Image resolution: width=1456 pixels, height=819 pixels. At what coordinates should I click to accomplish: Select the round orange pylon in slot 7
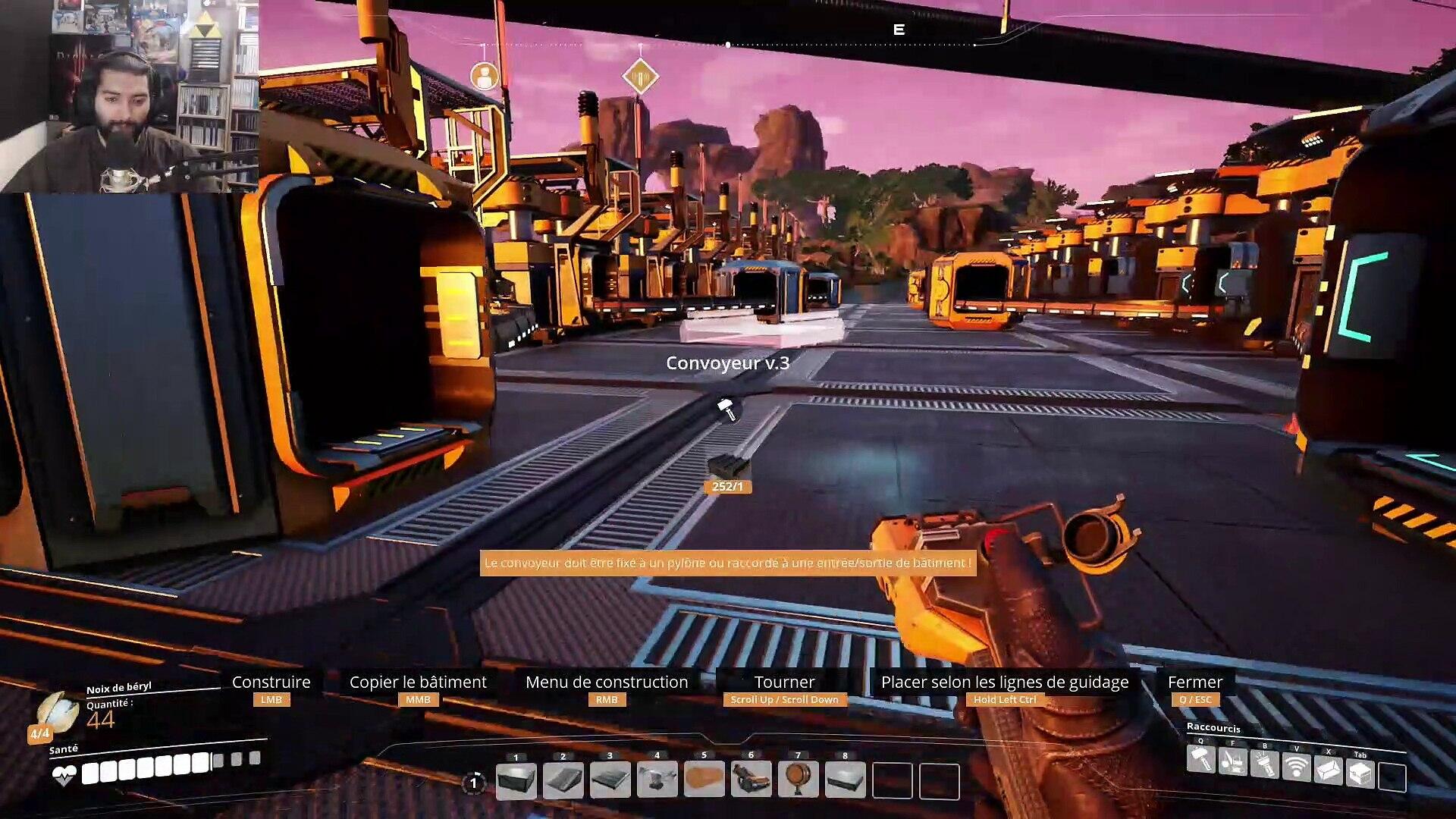point(799,780)
